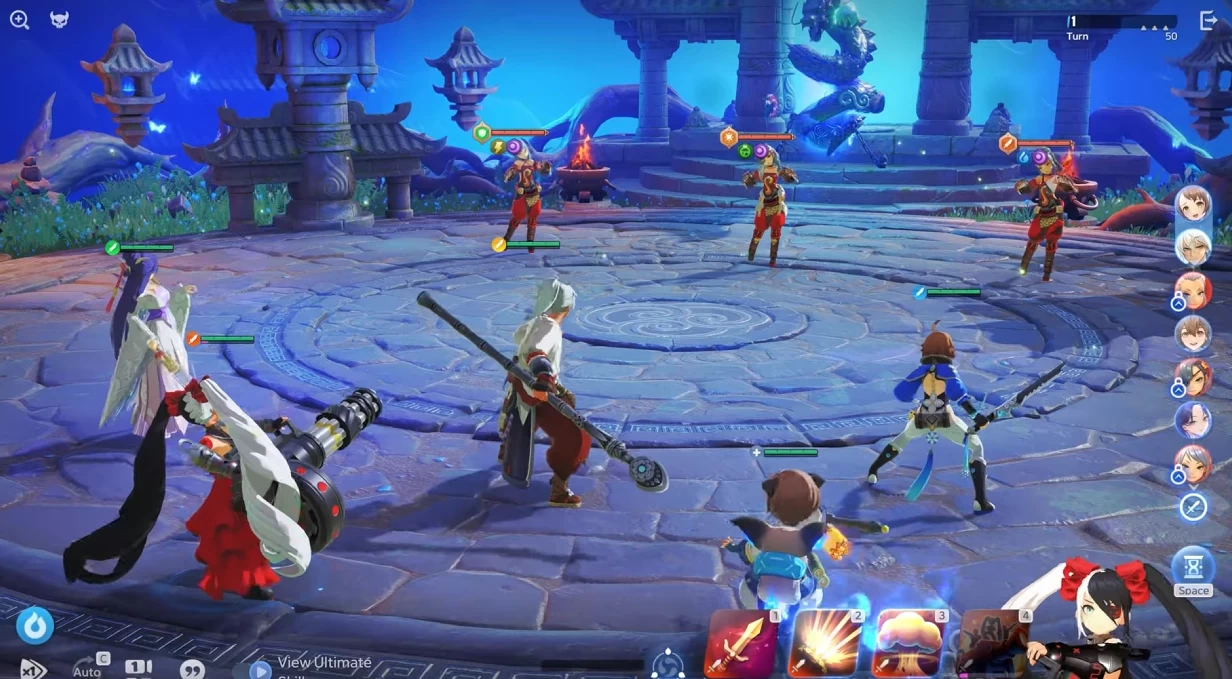Open the chat speech-bubble icon
The width and height of the screenshot is (1232, 679).
pos(192,669)
